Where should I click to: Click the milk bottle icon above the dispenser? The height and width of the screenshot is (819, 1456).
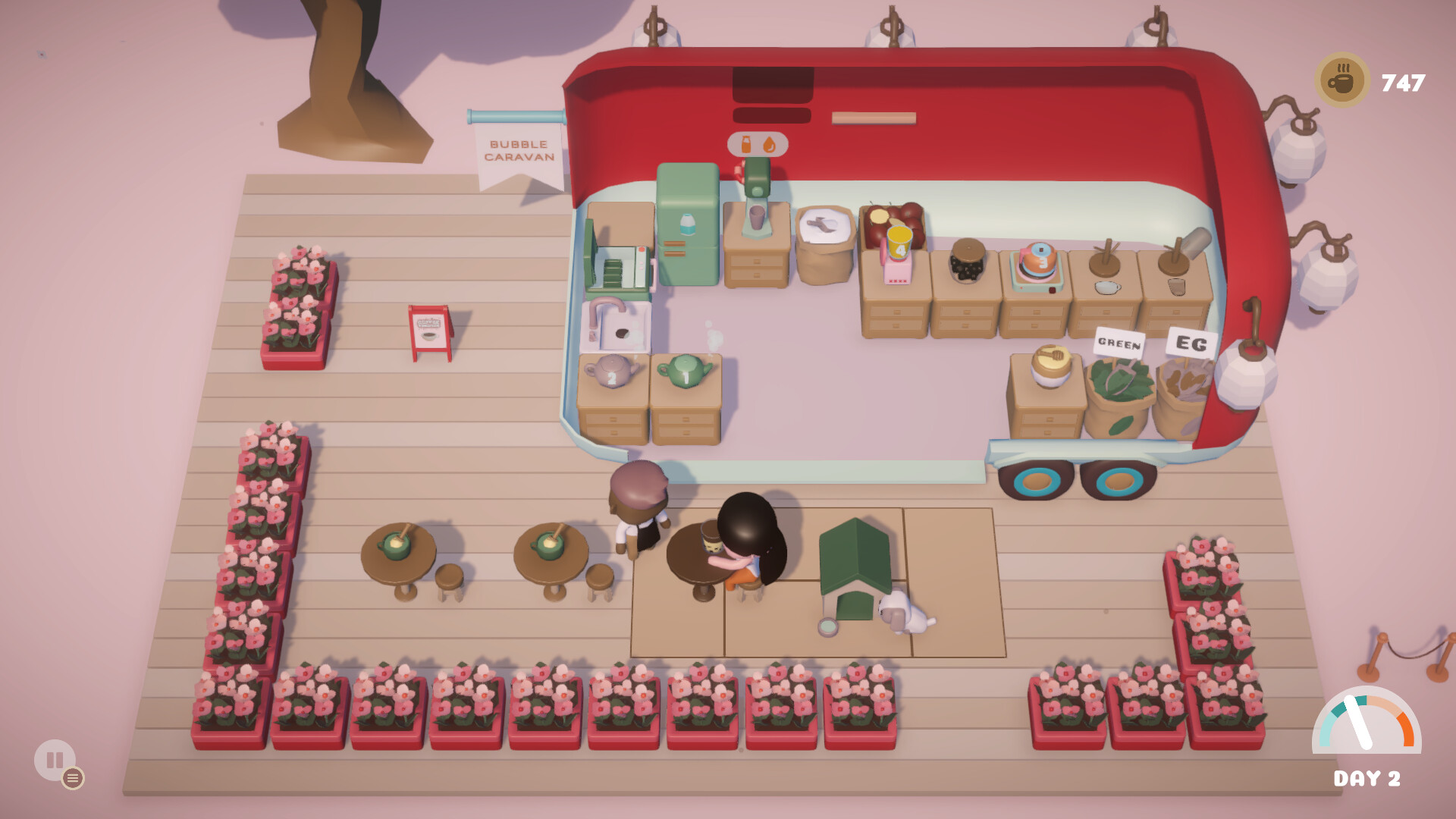click(x=746, y=144)
